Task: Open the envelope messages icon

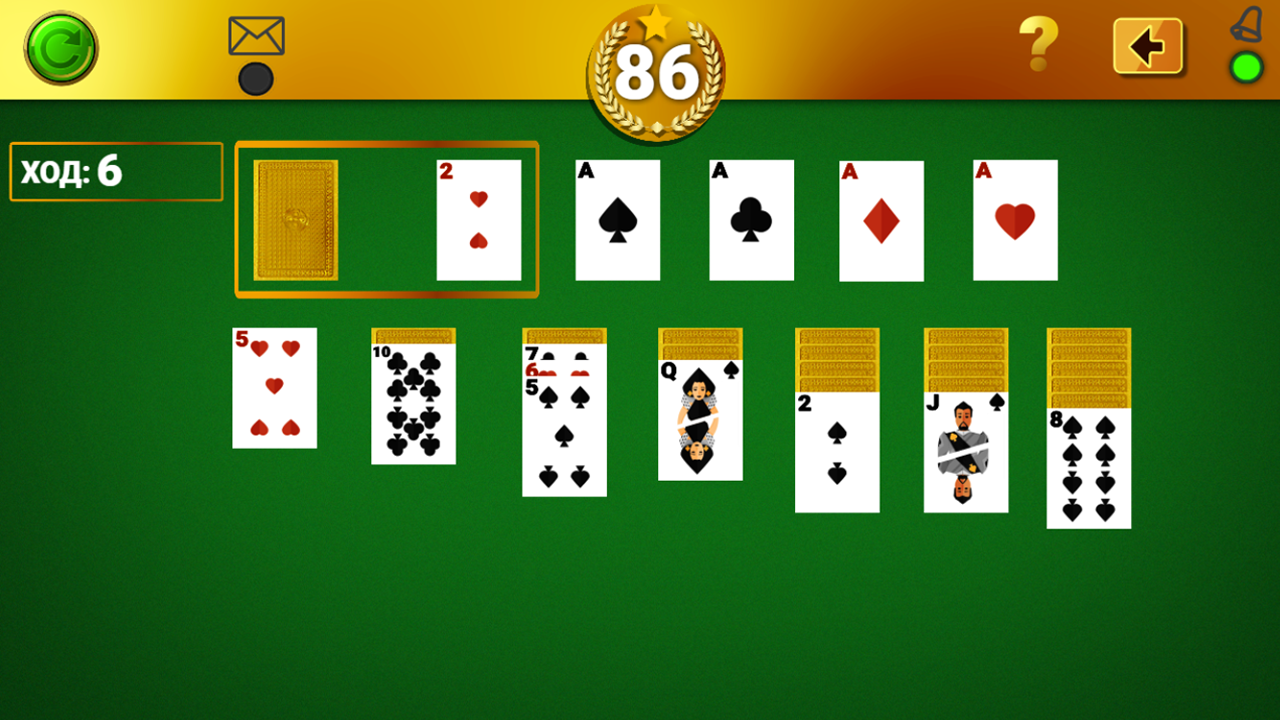Action: tap(255, 38)
